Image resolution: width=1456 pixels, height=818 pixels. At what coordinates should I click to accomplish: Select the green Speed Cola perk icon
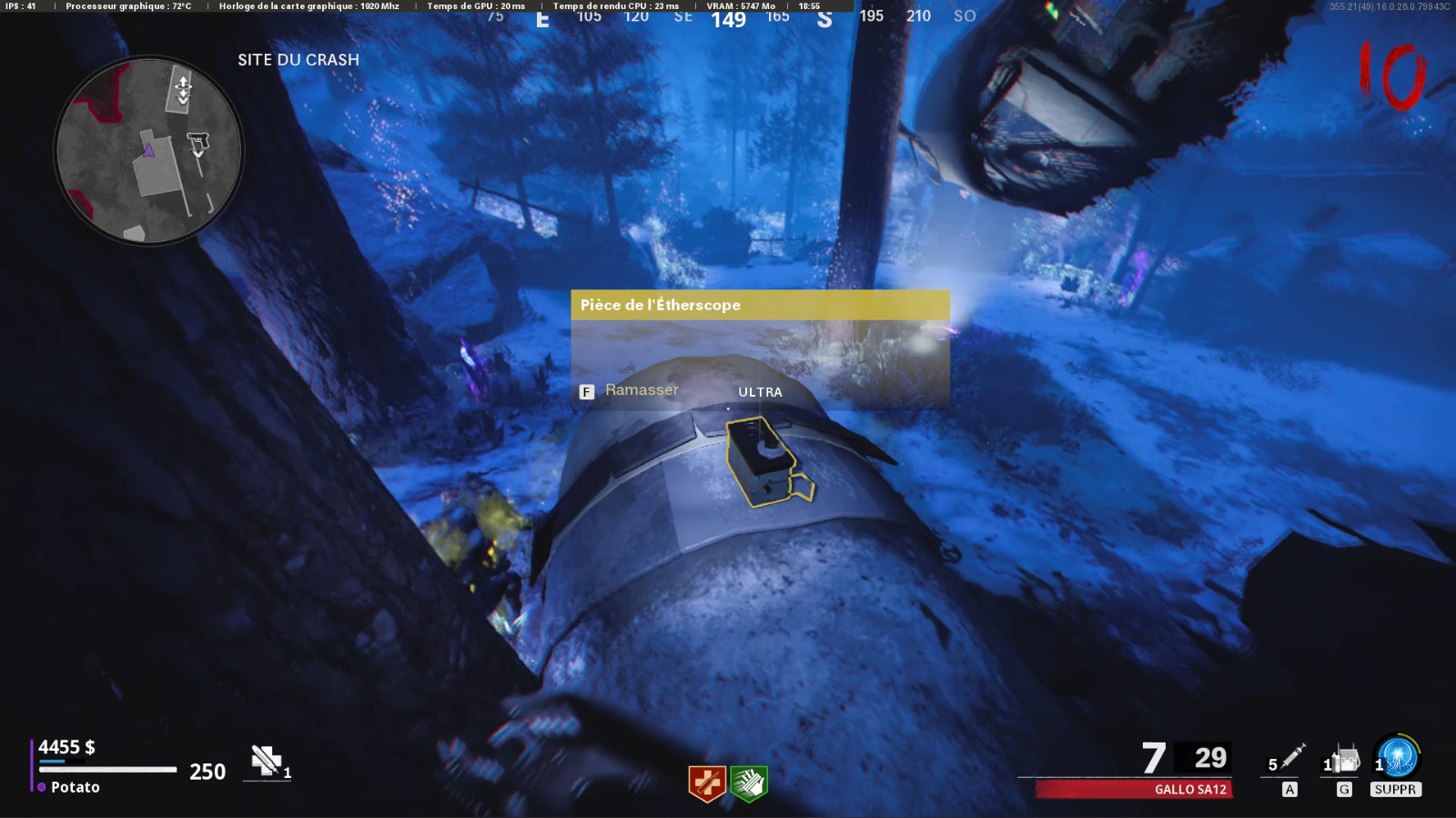click(x=749, y=783)
